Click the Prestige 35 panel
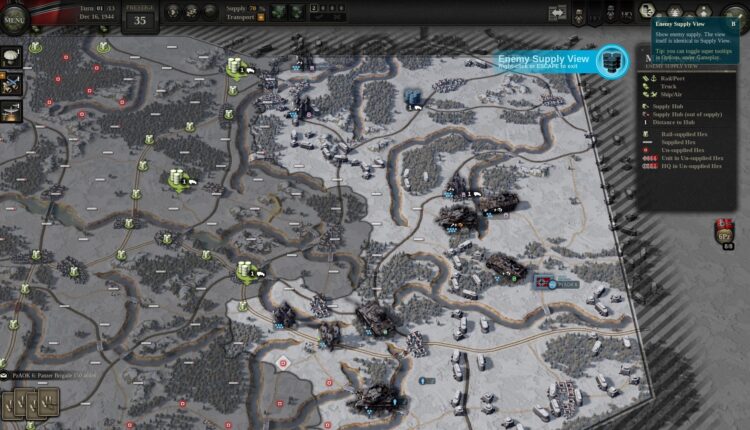The width and height of the screenshot is (750, 430). (139, 16)
